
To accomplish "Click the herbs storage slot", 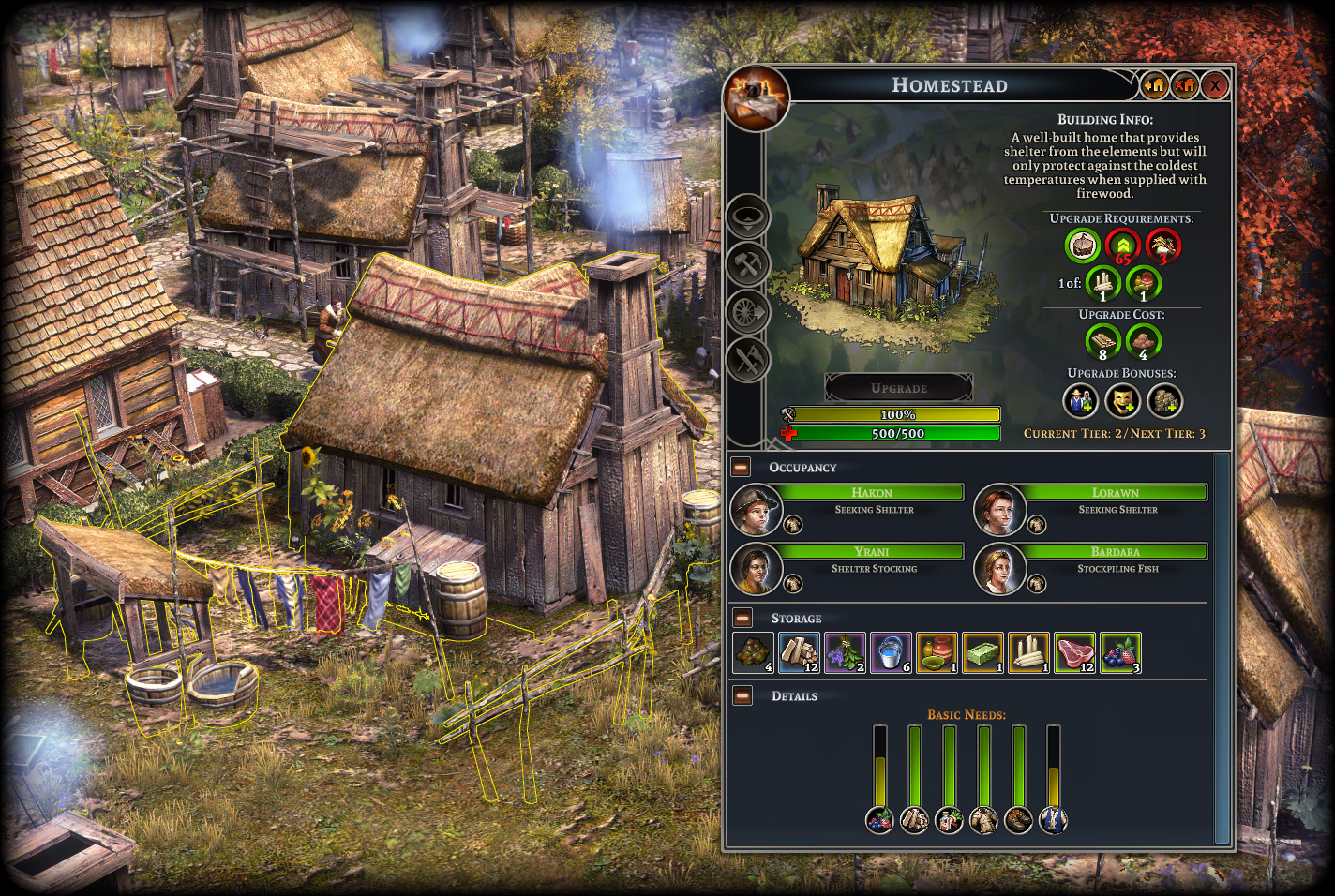I will click(x=845, y=652).
